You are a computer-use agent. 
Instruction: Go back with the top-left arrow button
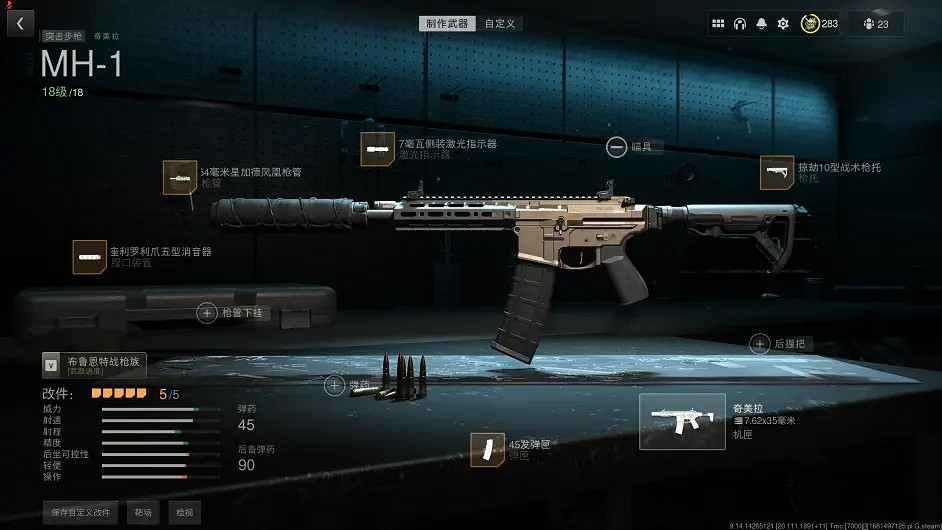(x=20, y=23)
